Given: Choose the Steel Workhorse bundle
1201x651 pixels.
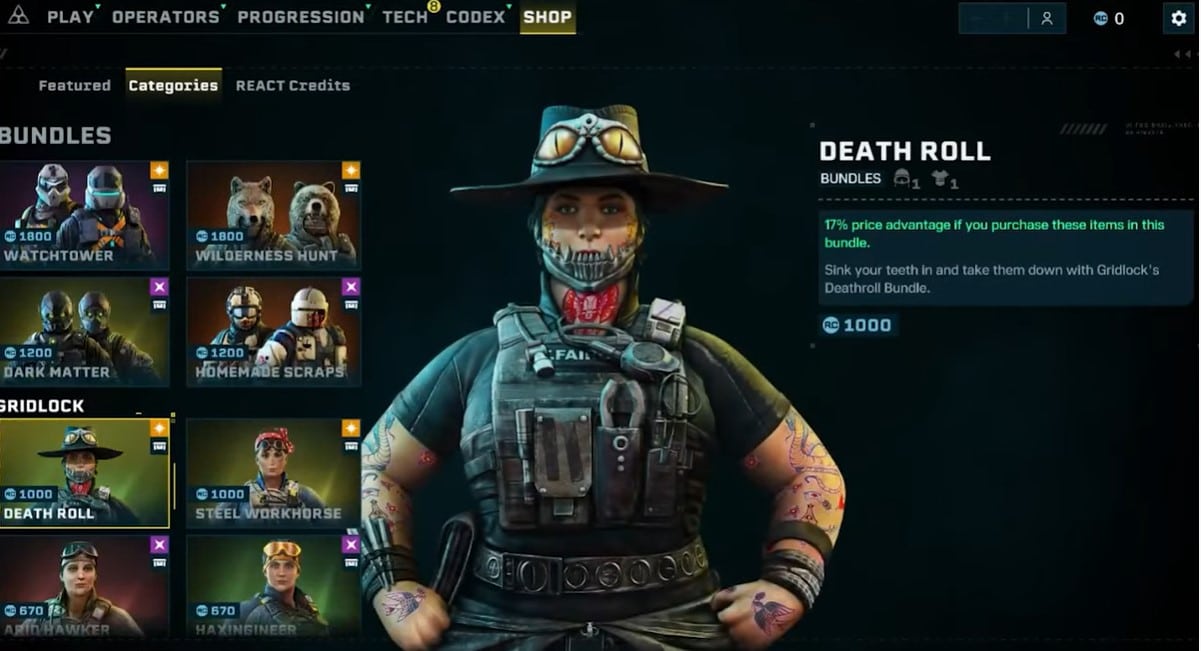Looking at the screenshot, I should point(273,472).
